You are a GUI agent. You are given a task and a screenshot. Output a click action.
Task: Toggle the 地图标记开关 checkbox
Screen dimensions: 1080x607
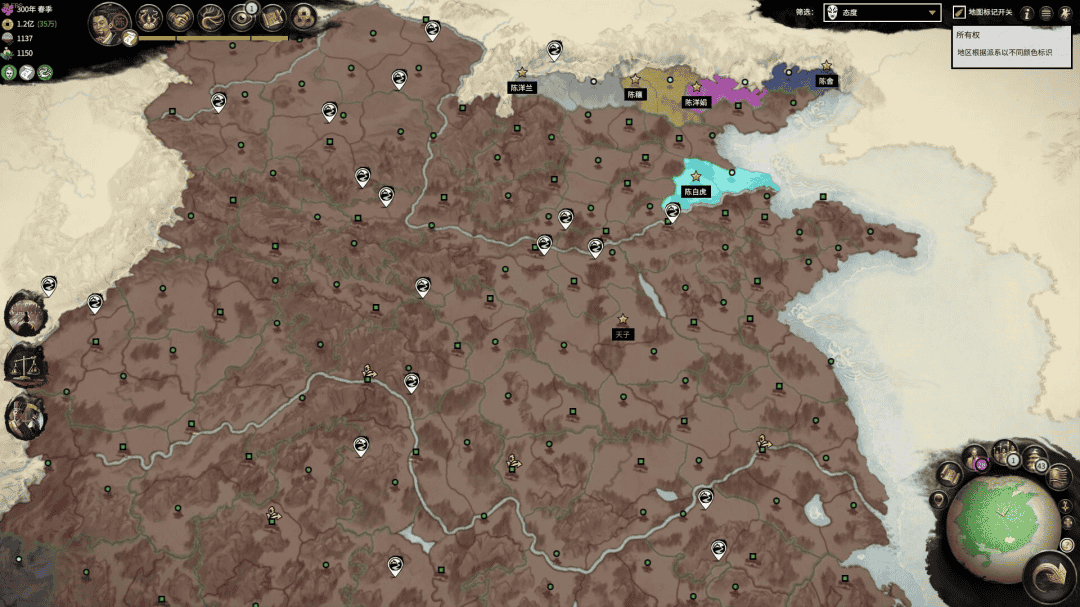click(x=959, y=12)
